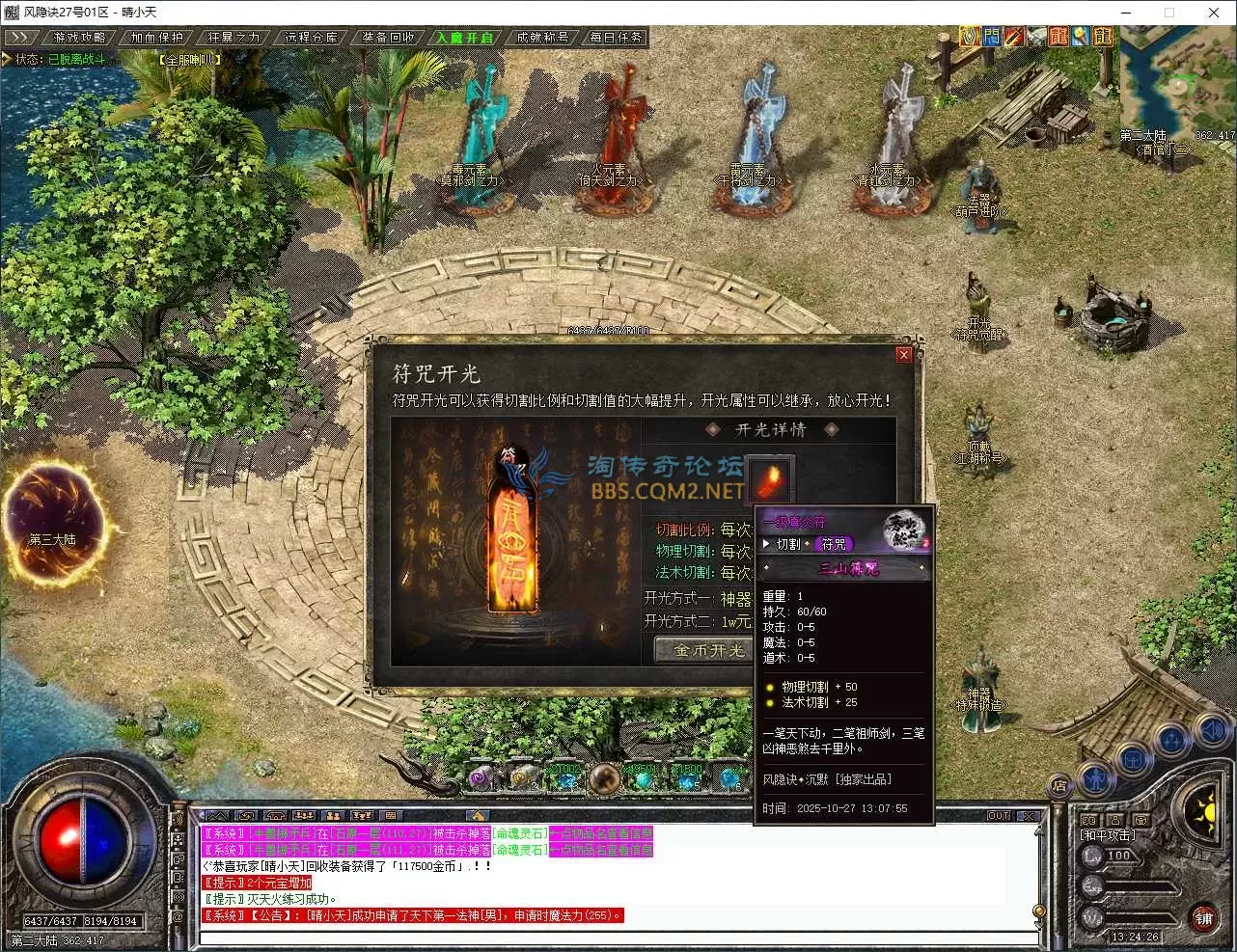Click the trophy icon in the top-right toolbar
Viewport: 1237px width, 952px height.
click(968, 36)
